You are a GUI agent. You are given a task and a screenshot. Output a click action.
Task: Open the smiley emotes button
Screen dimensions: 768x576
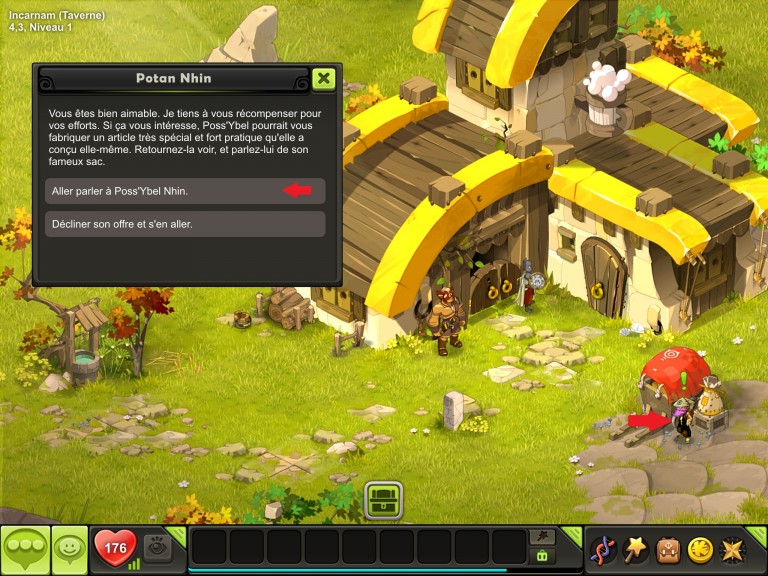click(69, 548)
